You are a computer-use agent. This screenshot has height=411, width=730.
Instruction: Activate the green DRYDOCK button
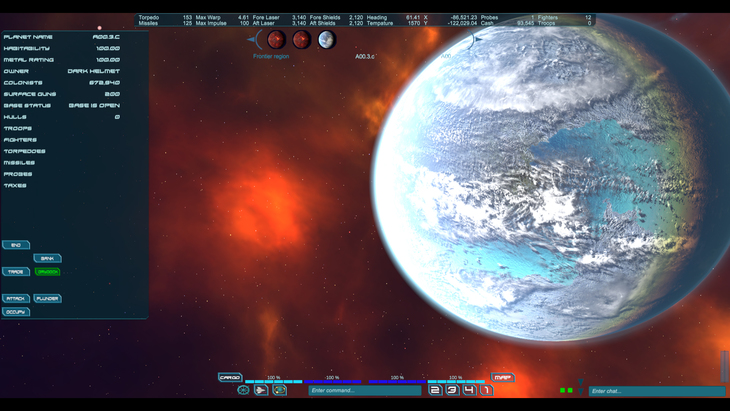click(47, 272)
